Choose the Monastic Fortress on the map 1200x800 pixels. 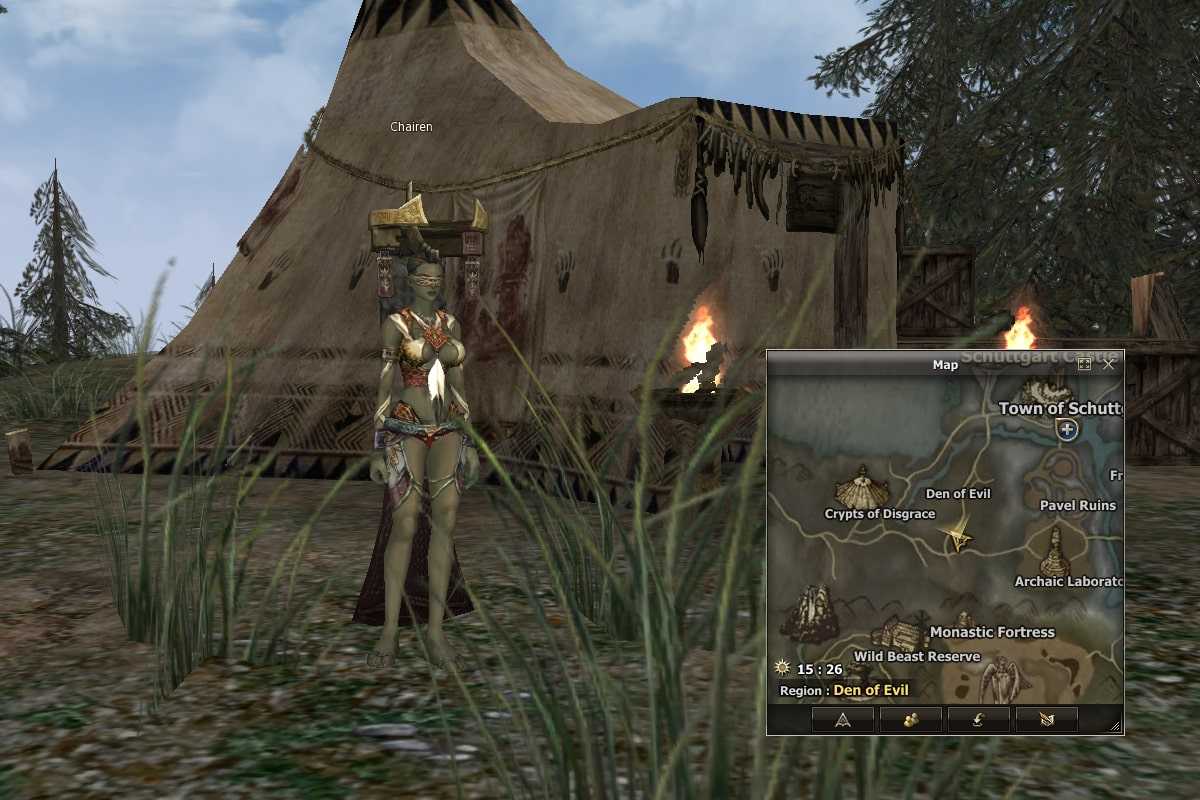[x=991, y=632]
